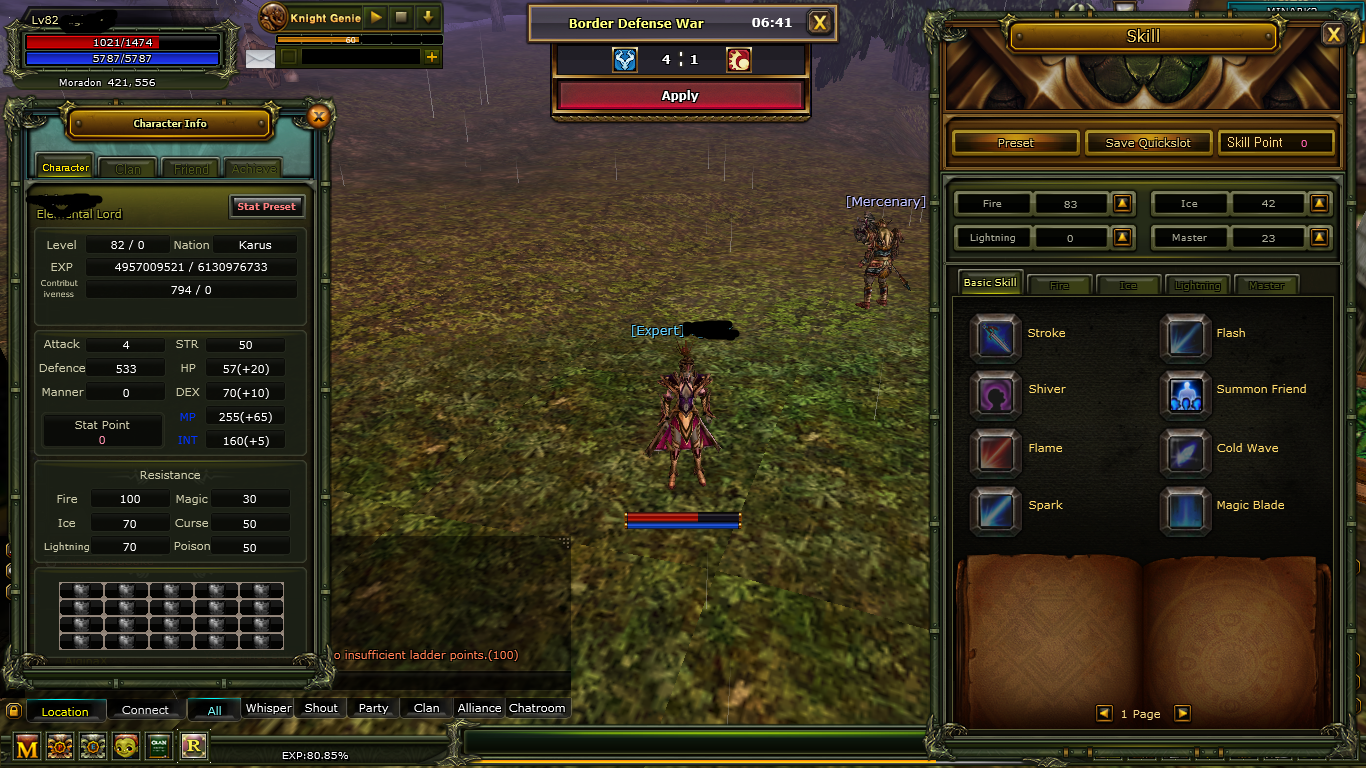Viewport: 1366px width, 768px height.
Task: Select the Cold Wave skill icon
Action: (x=1185, y=453)
